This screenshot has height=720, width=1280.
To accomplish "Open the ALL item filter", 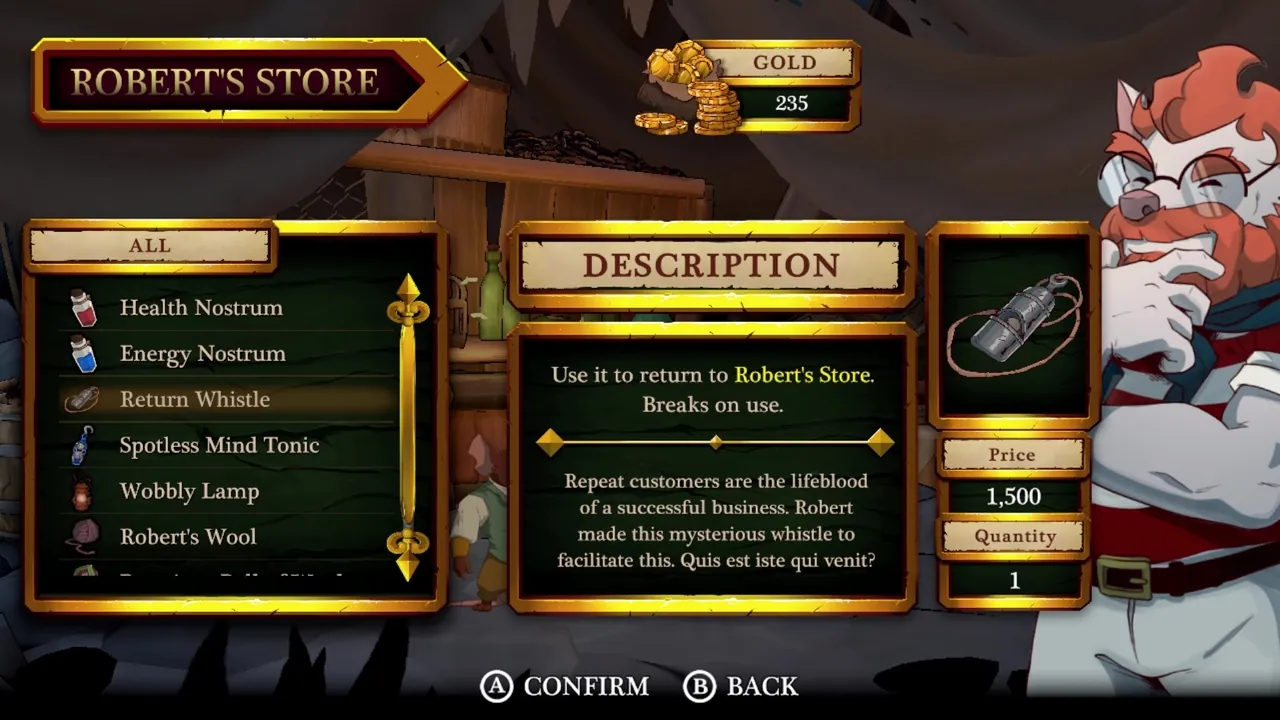I will [x=148, y=245].
